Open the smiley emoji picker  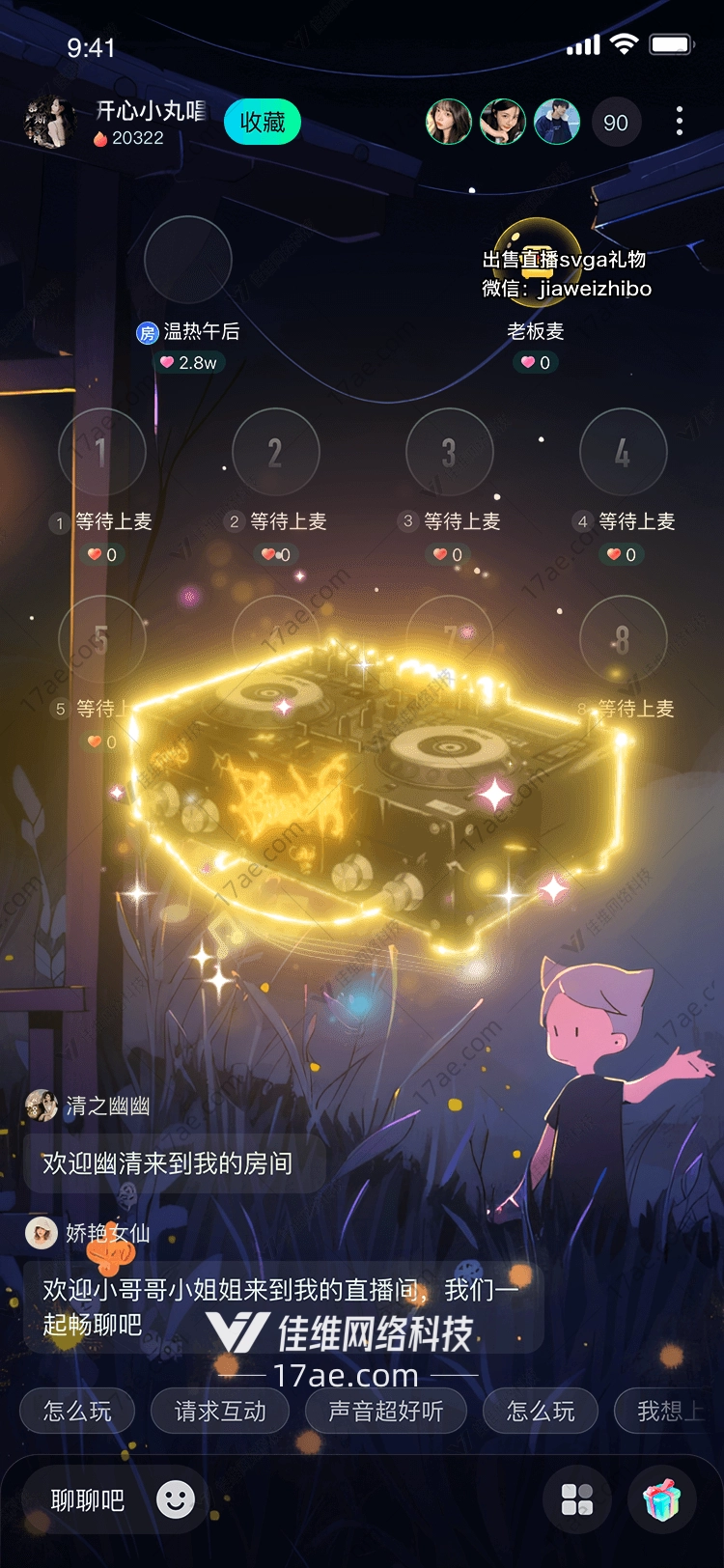(x=176, y=1499)
